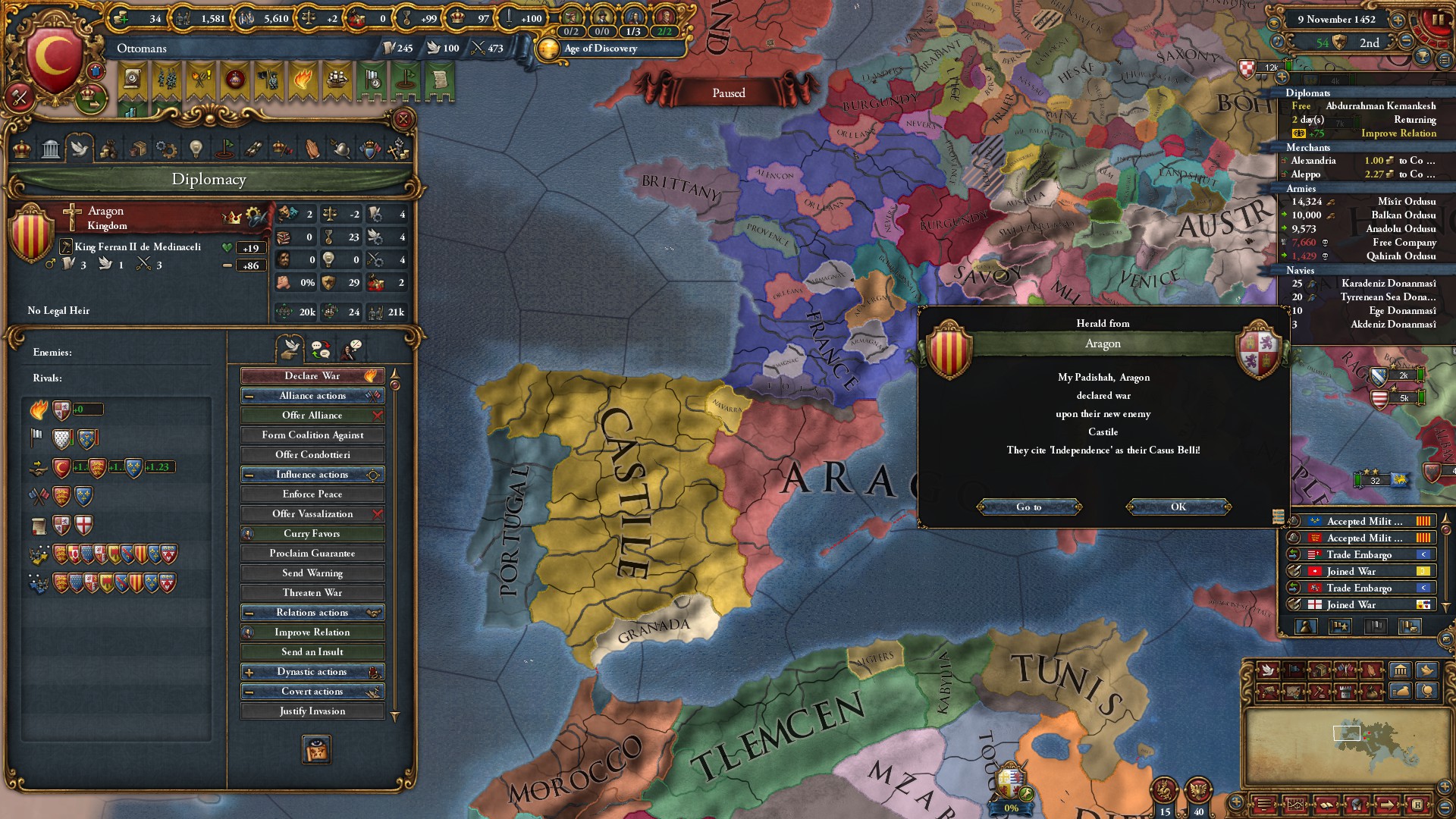Select Proclaim Guarantee
Image resolution: width=1456 pixels, height=819 pixels.
312,553
